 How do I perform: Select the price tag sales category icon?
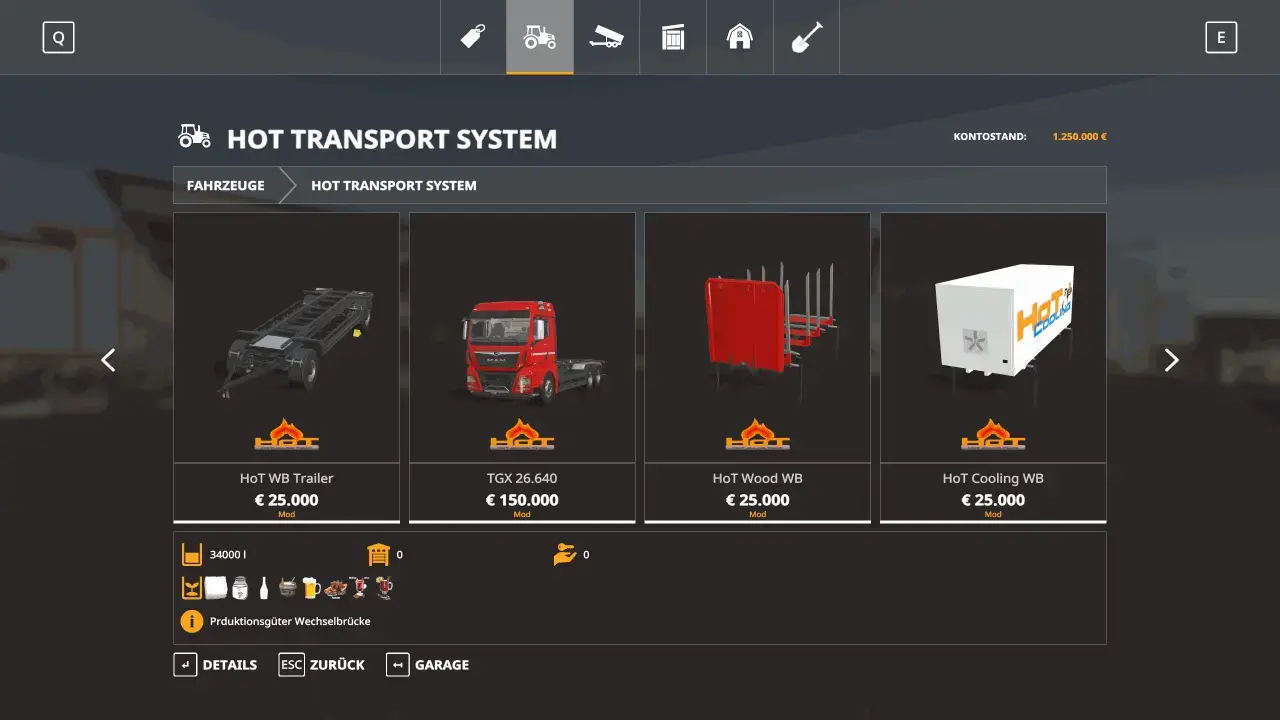point(473,37)
